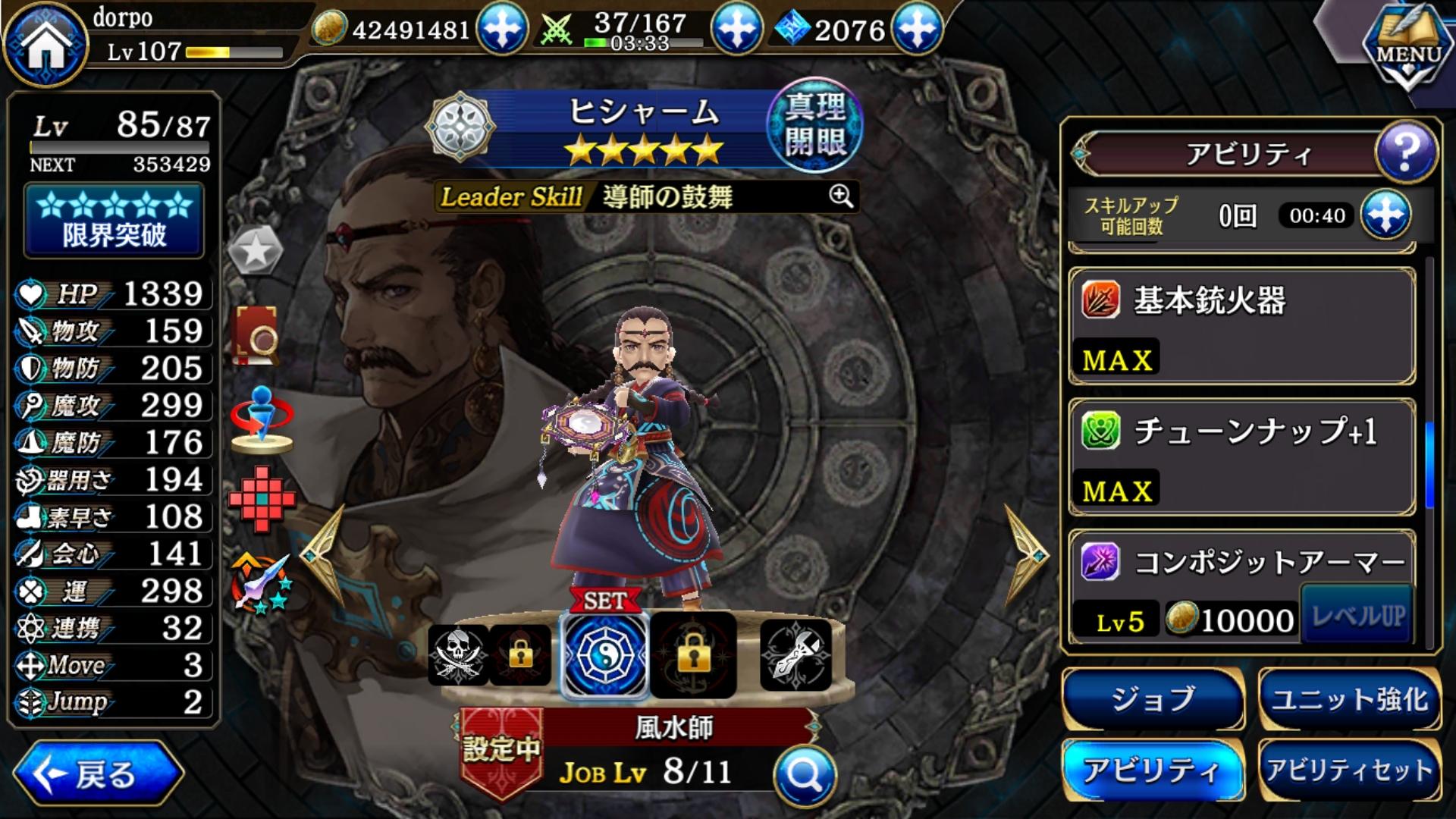Select the アビリティ tab
The height and width of the screenshot is (819, 1456).
coord(1153,770)
